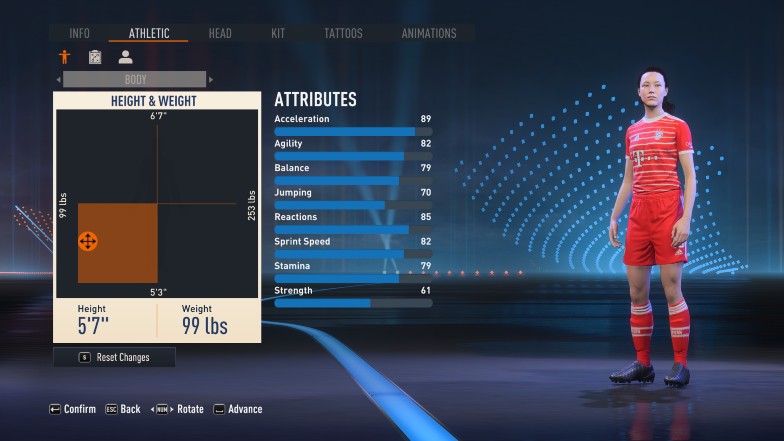This screenshot has height=441, width=784.
Task: Click the right arrow beside BODY
Action: [x=211, y=79]
